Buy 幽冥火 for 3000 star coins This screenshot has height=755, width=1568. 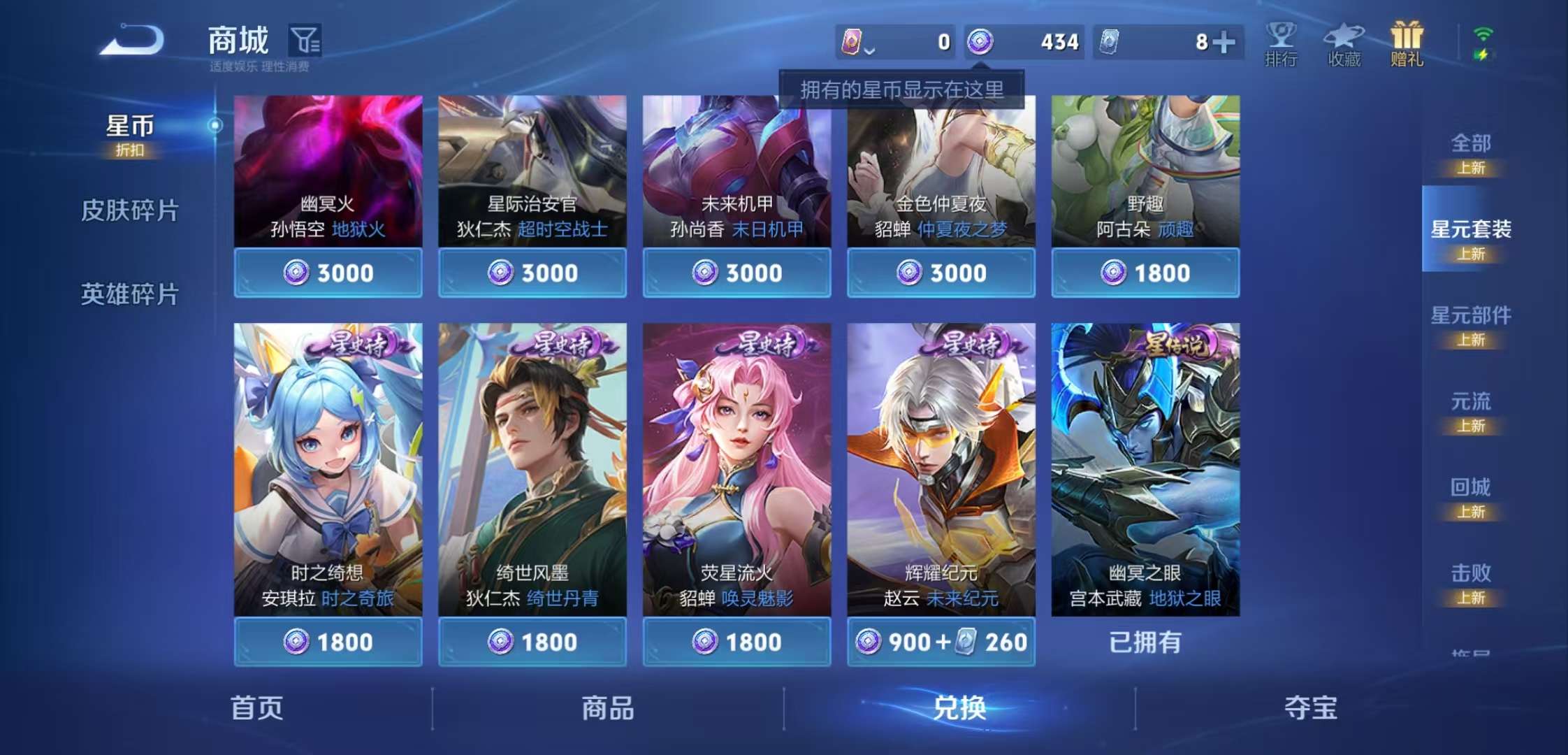[328, 273]
